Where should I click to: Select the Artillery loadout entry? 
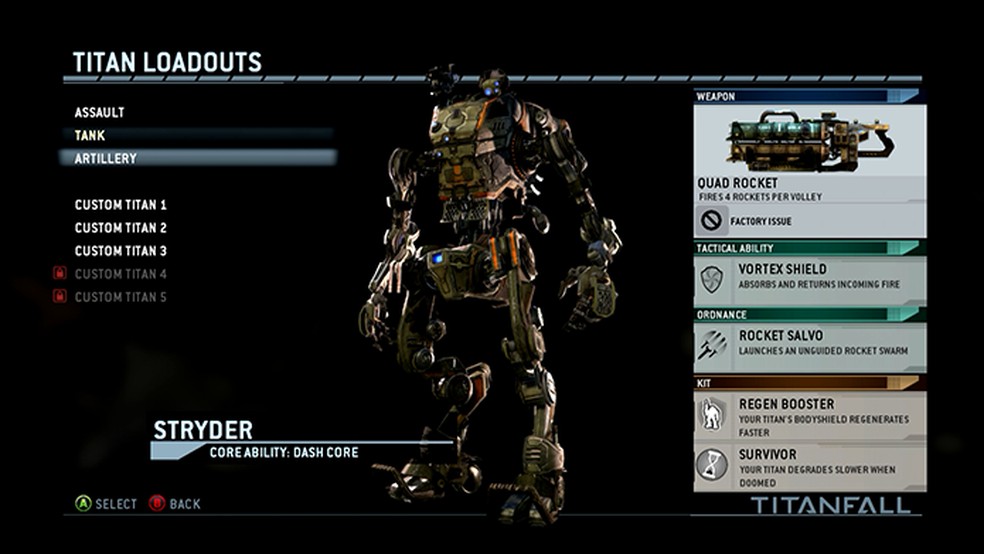click(106, 158)
